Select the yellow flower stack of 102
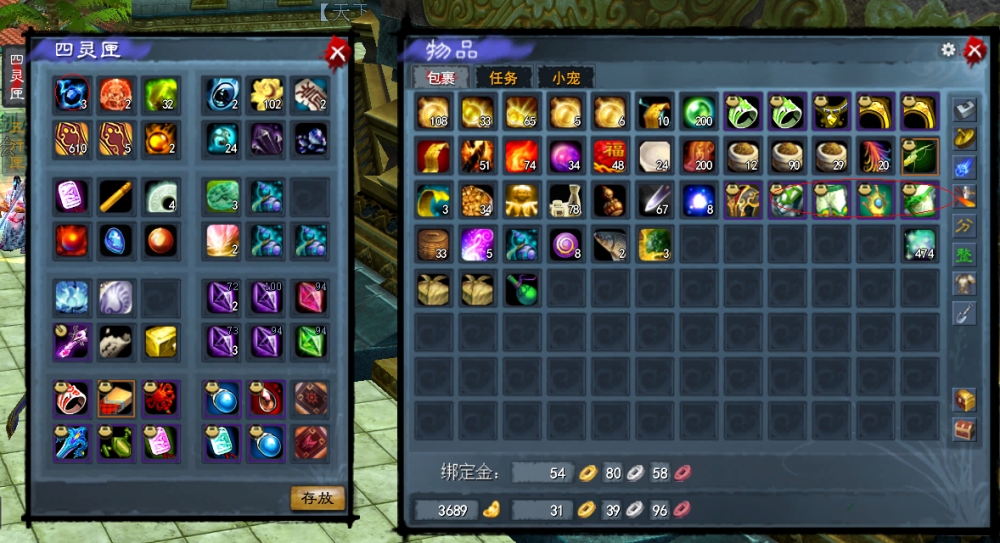Viewport: 1000px width, 543px height. click(x=266, y=95)
